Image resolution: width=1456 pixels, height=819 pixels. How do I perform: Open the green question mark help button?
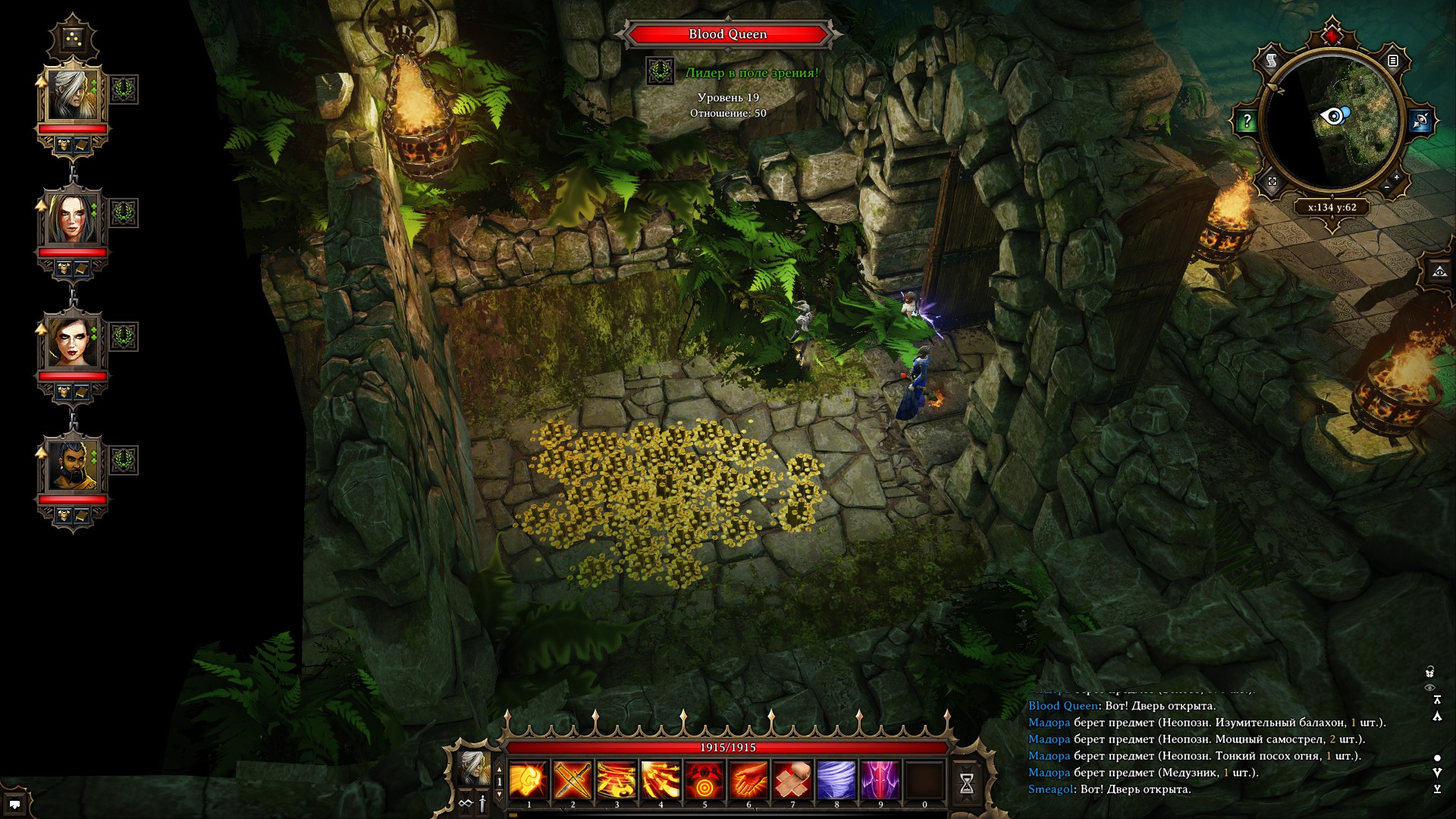pyautogui.click(x=1247, y=121)
